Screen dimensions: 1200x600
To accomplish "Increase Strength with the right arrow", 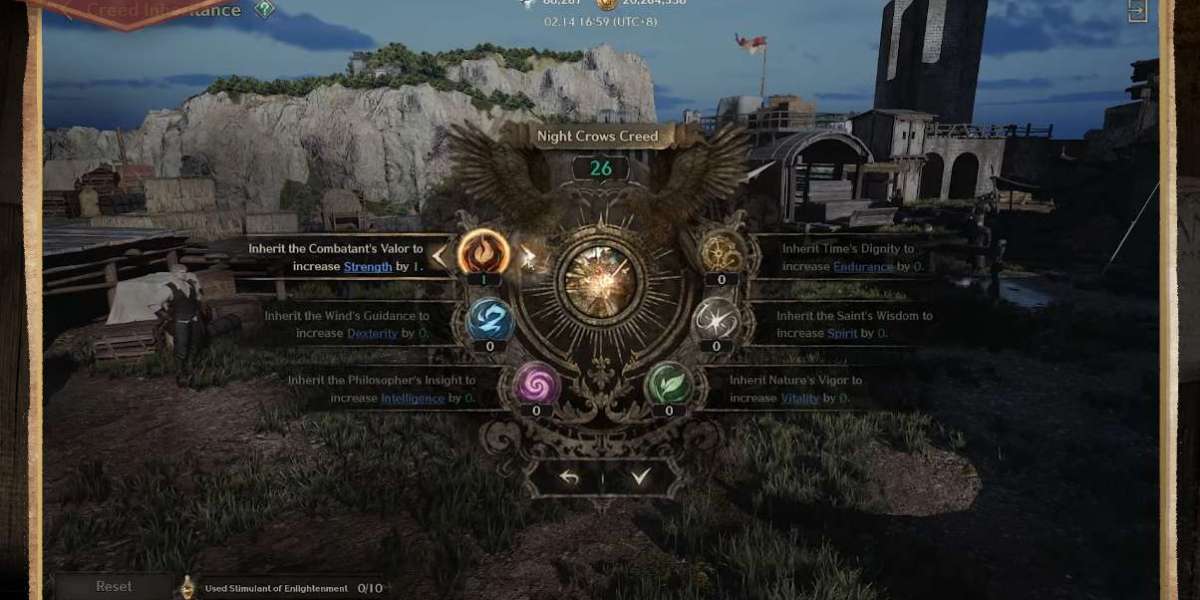I will point(527,257).
